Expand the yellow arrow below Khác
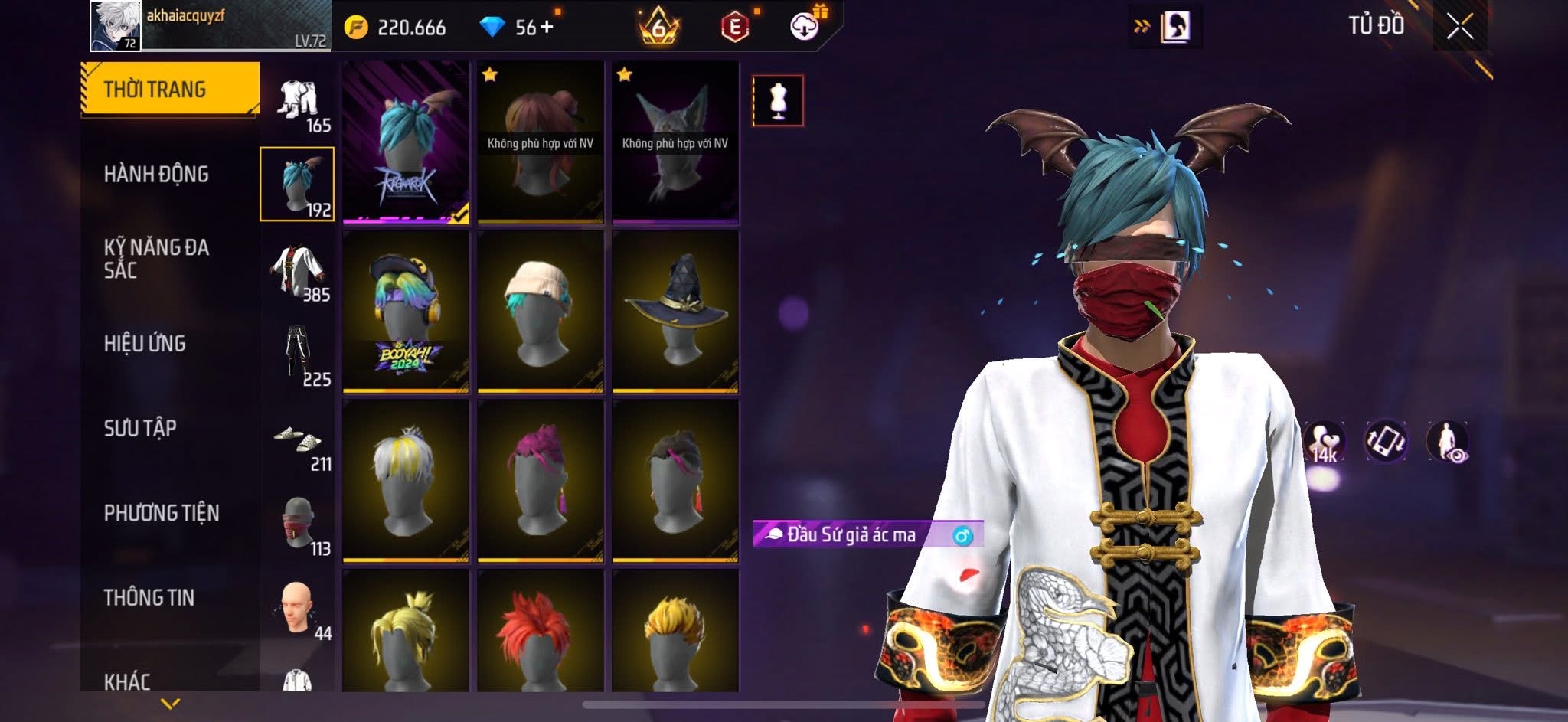This screenshot has height=722, width=1568. pos(171,703)
